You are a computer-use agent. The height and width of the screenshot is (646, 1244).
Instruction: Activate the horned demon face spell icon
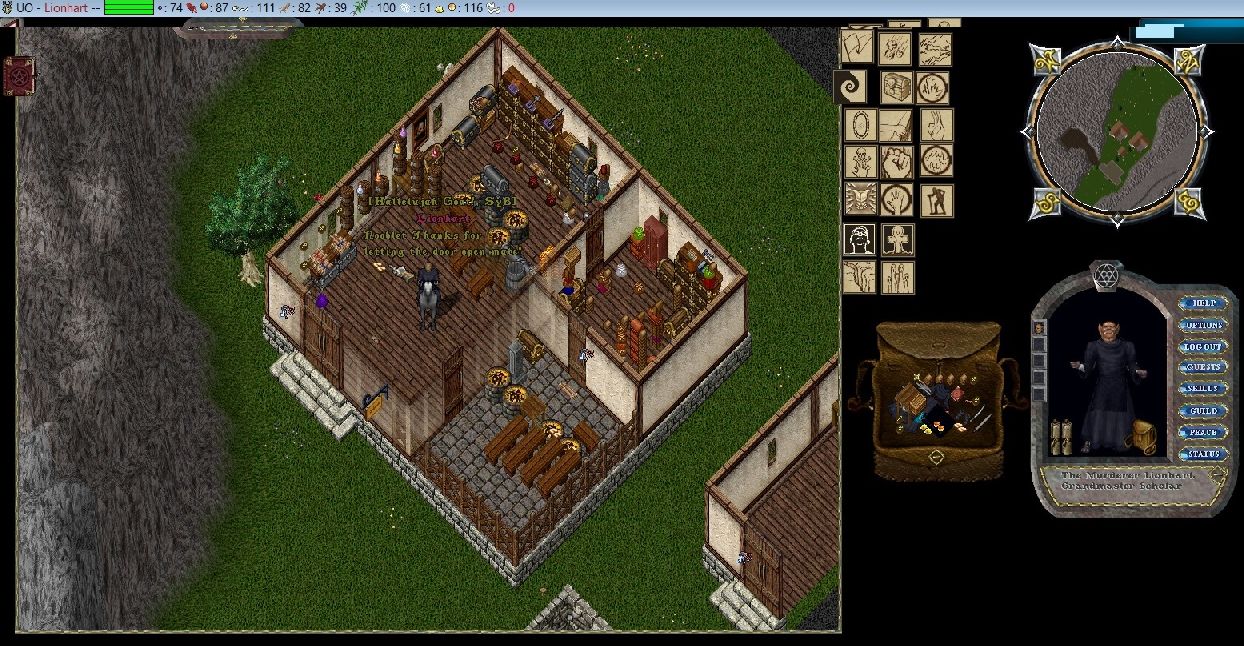point(859,198)
